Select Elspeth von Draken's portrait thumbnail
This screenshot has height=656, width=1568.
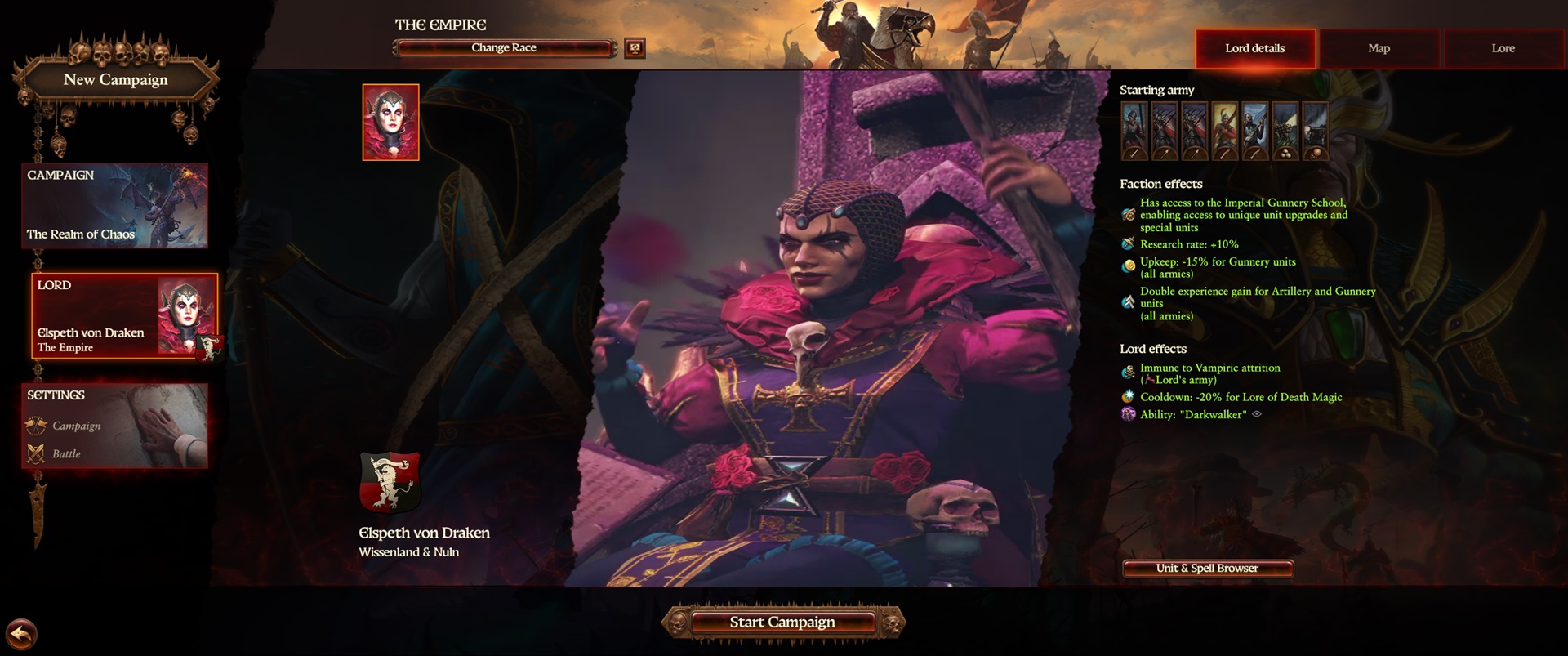click(391, 121)
